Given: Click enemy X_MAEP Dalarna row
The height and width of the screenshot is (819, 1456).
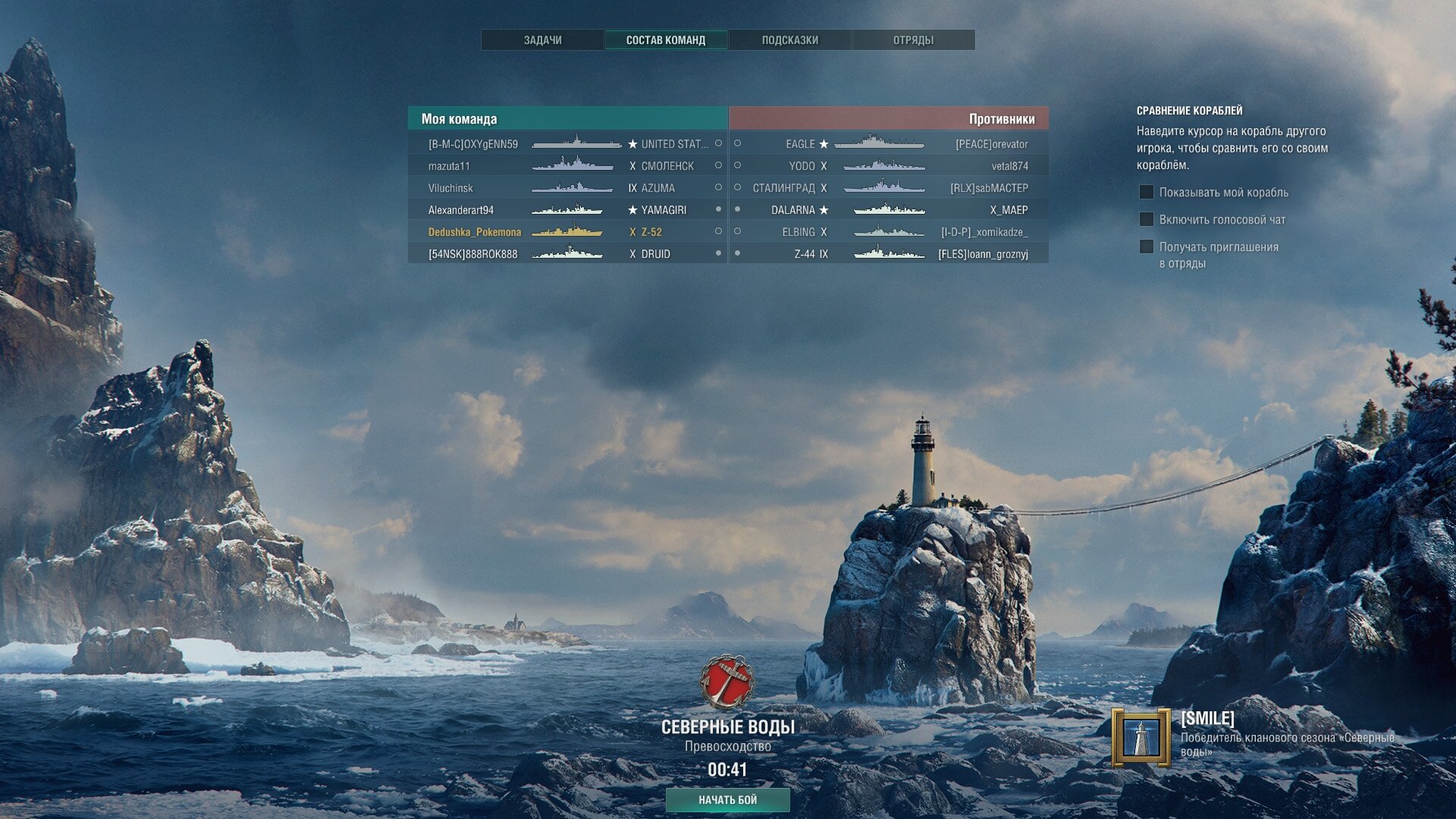Looking at the screenshot, I should point(889,210).
